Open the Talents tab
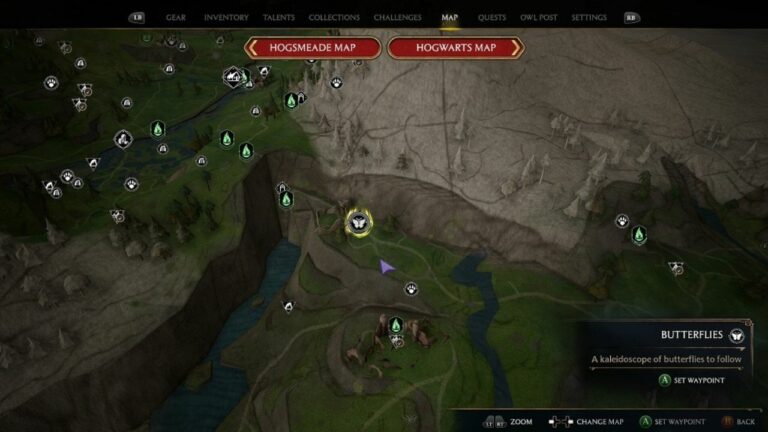 coord(279,18)
